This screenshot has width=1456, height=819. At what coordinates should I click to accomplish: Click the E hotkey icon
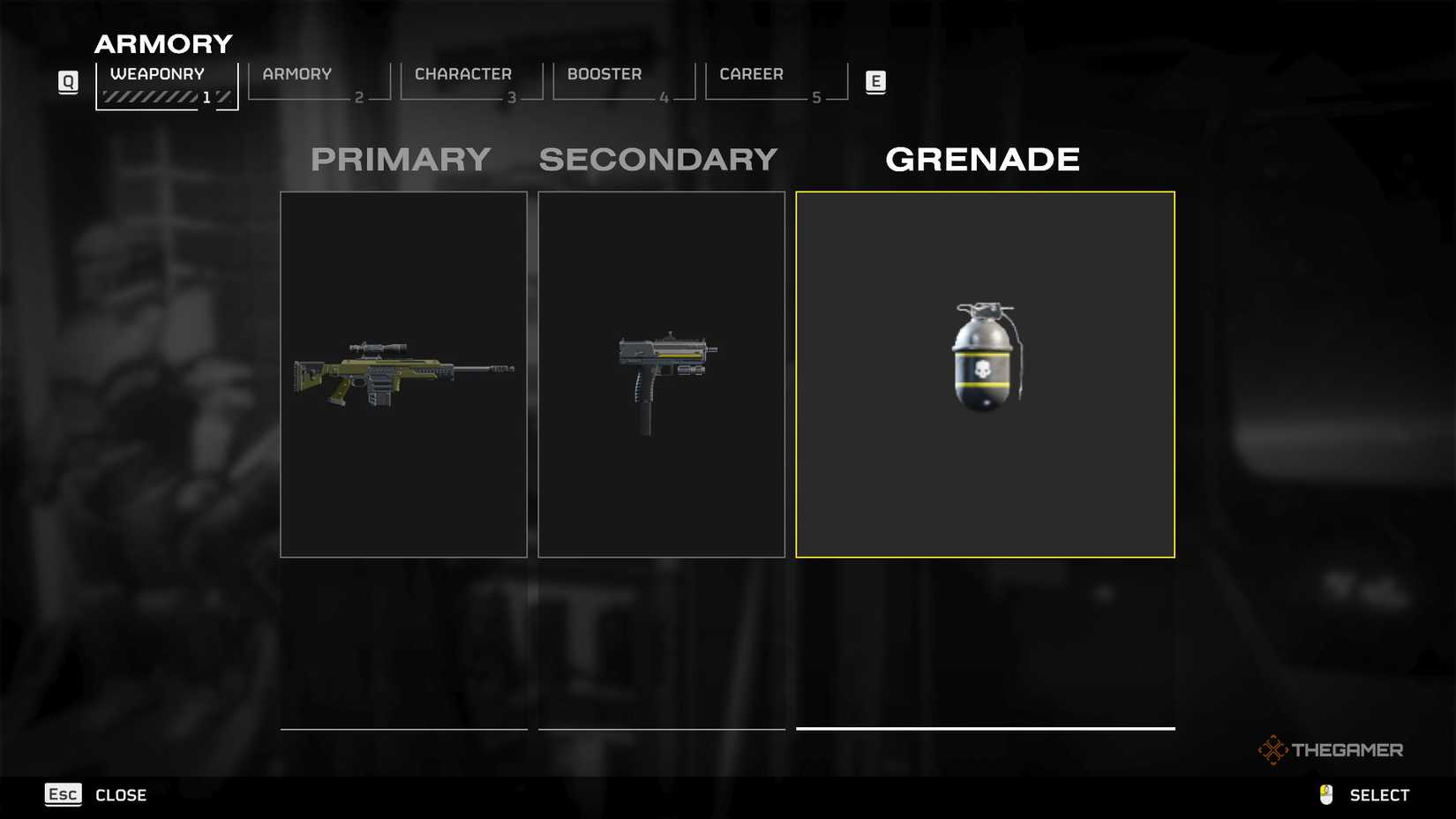coord(875,80)
